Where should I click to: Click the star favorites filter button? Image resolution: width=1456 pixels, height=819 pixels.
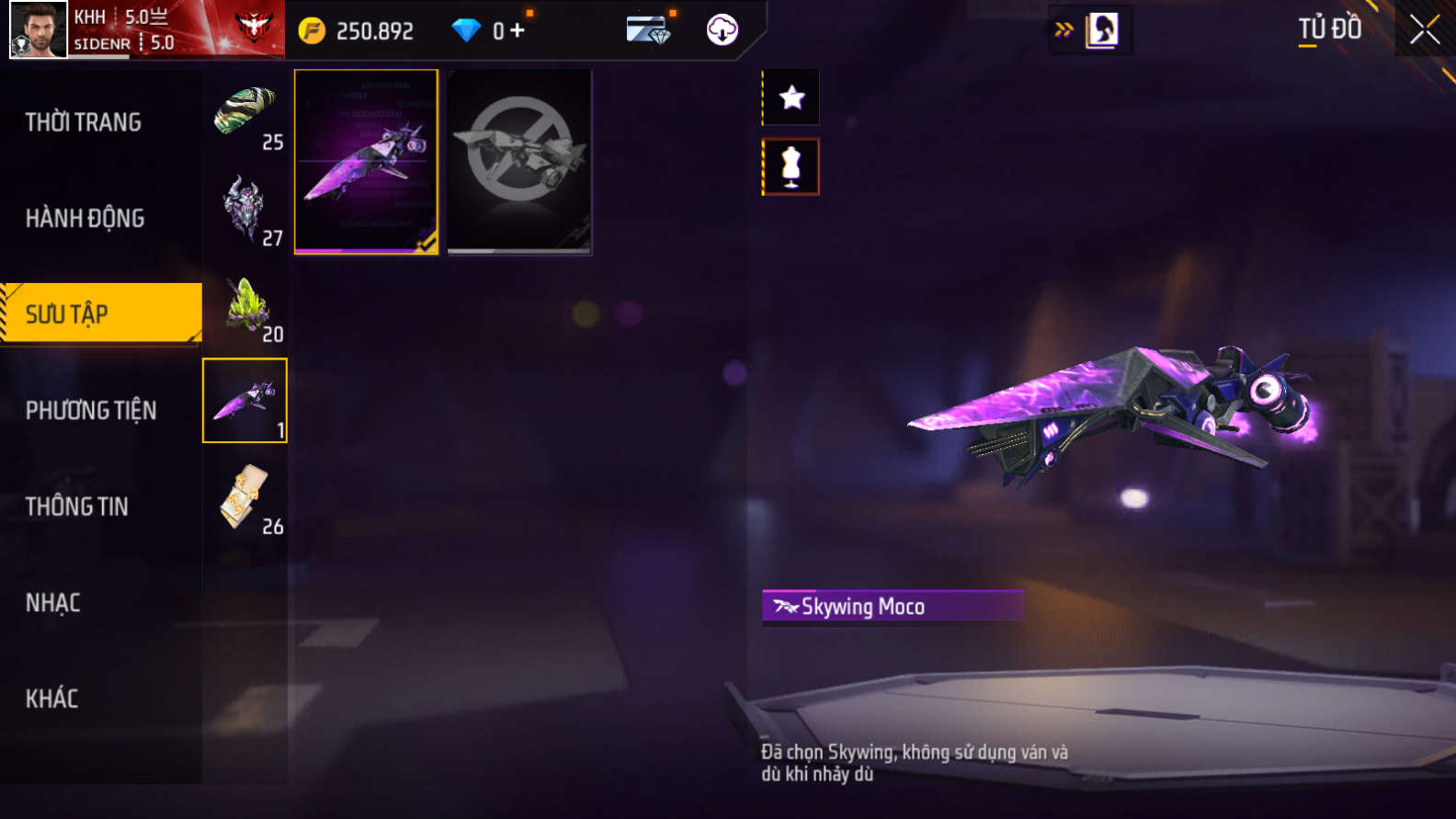791,97
